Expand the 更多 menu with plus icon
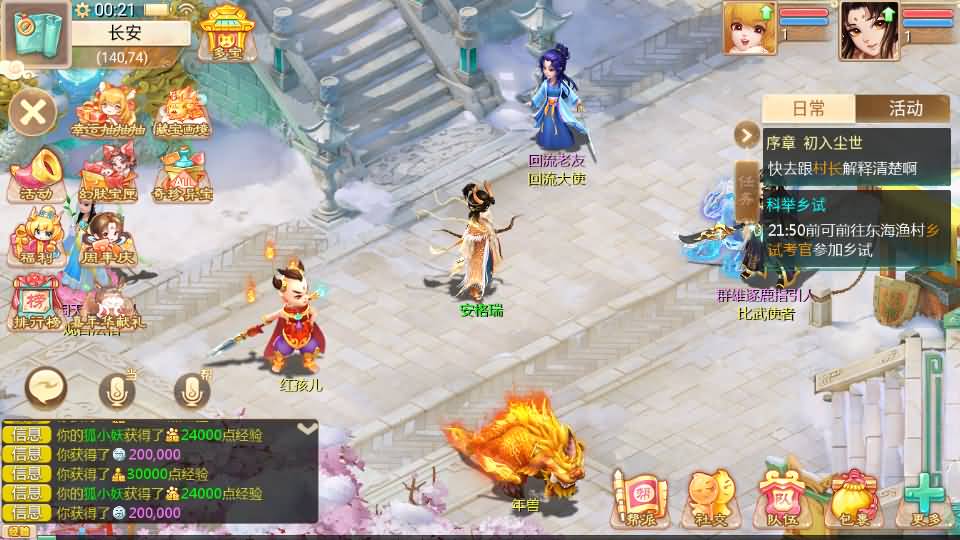Viewport: 960px width, 540px height. coord(923,498)
